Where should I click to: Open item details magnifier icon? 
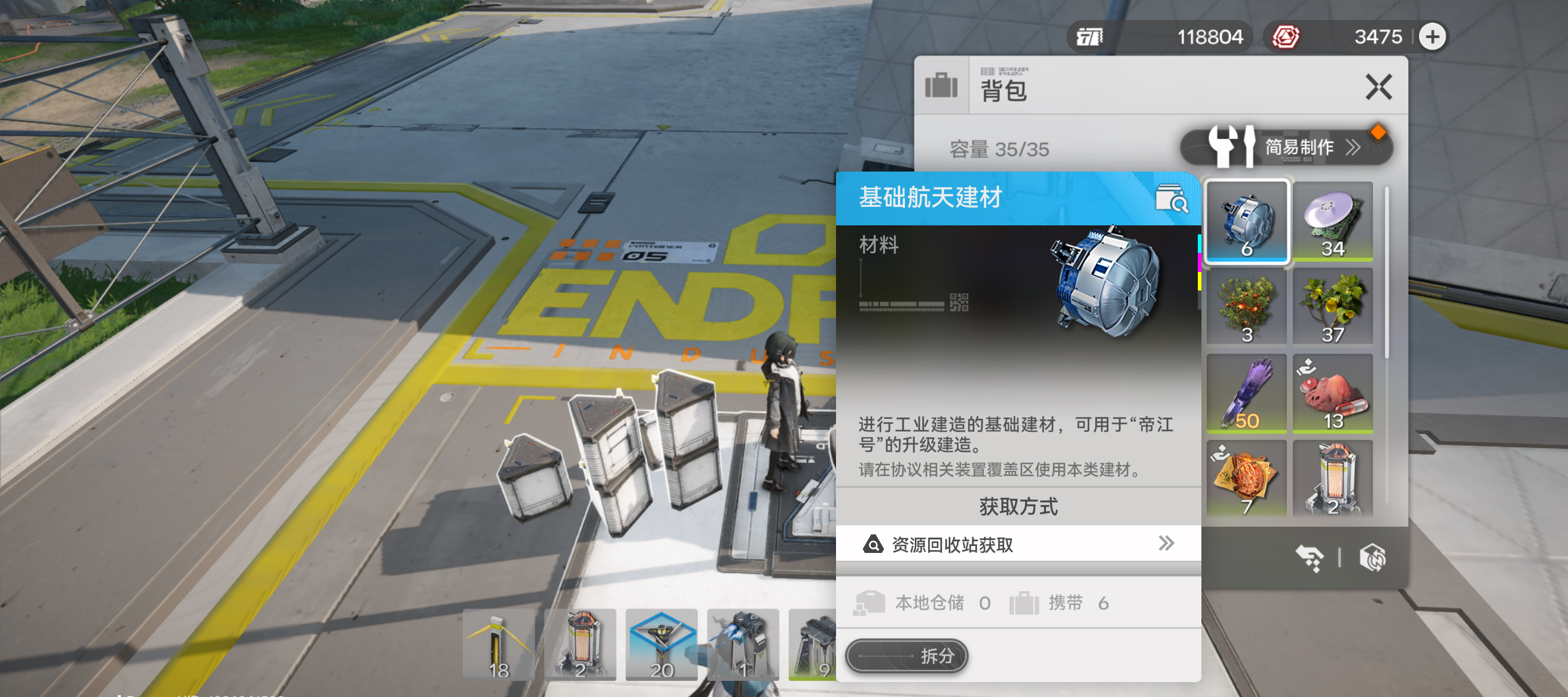coord(1171,198)
